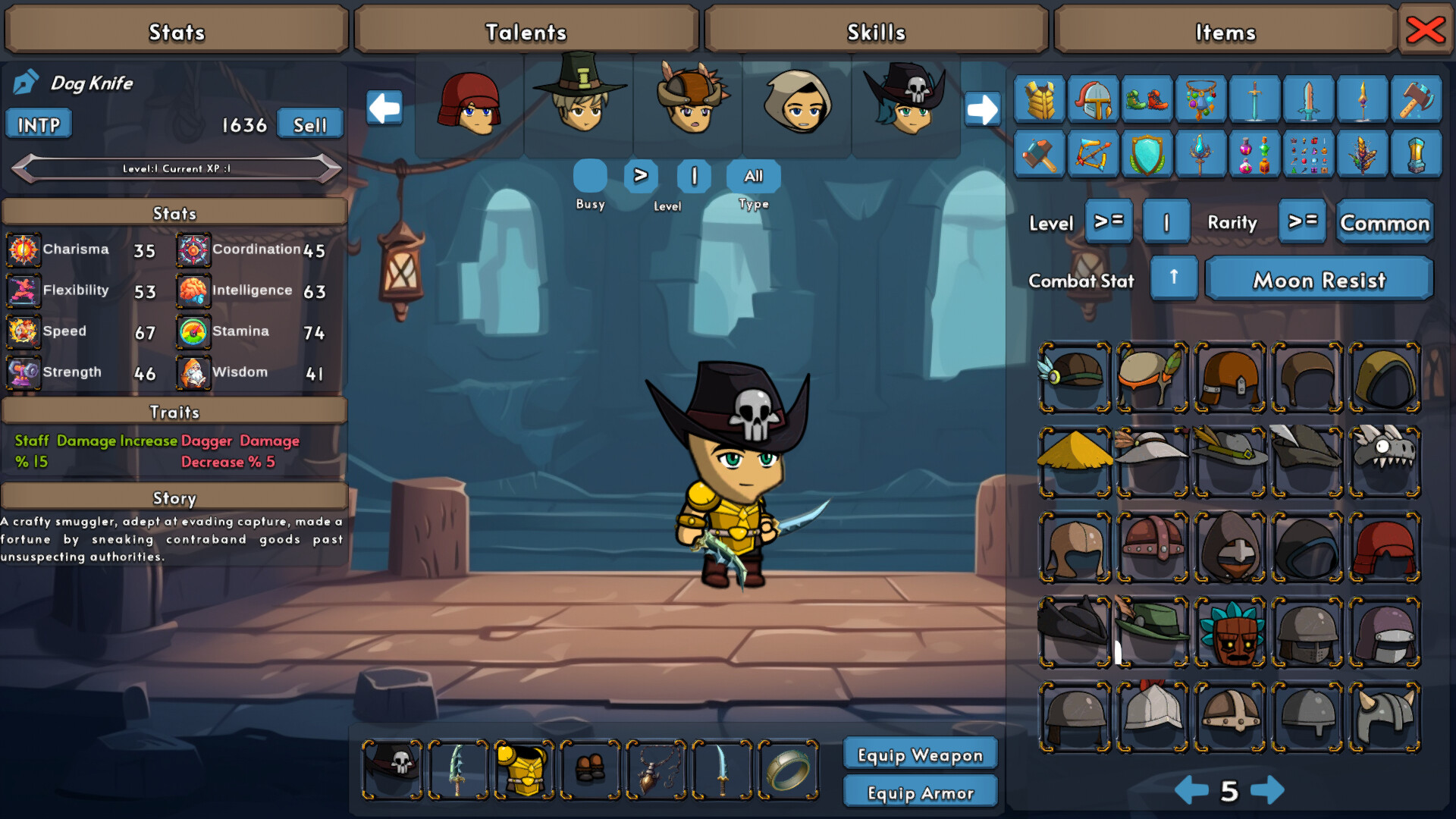This screenshot has width=1456, height=819.
Task: Select the yellow straw hat item
Action: click(1075, 460)
